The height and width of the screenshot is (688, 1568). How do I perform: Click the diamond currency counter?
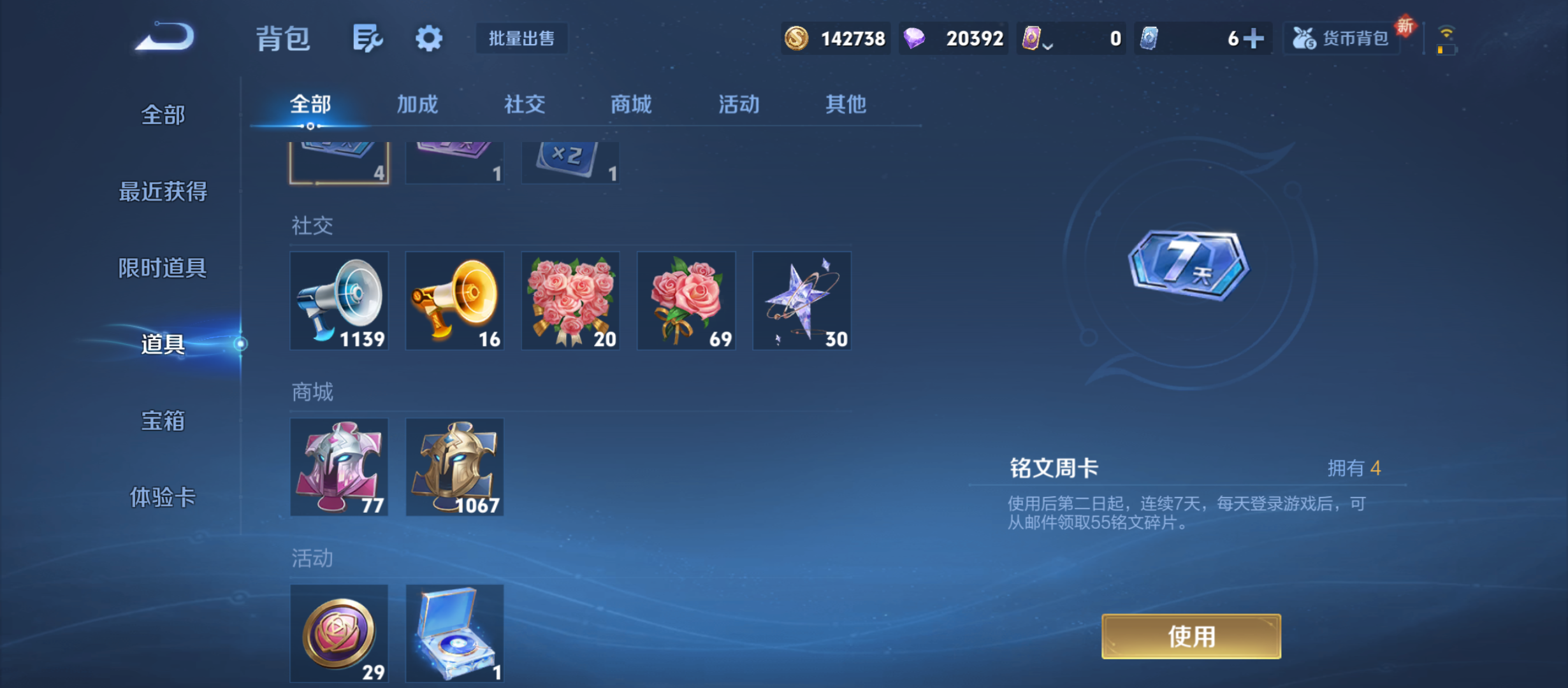coord(952,38)
